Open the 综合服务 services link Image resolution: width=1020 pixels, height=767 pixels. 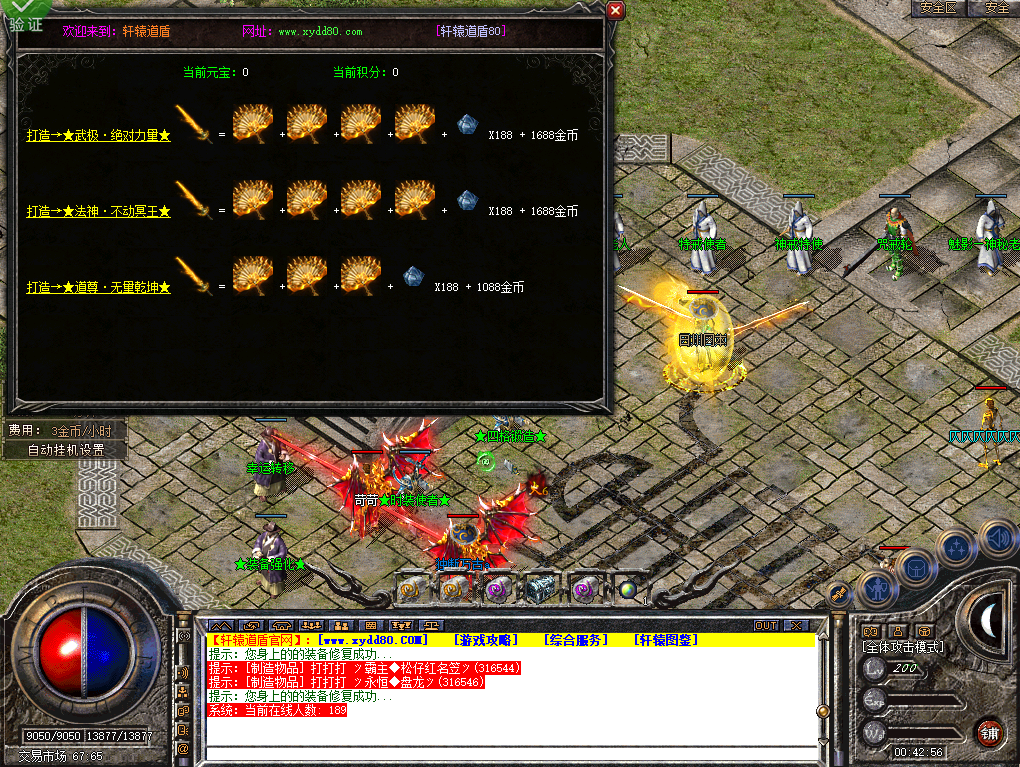click(x=576, y=640)
